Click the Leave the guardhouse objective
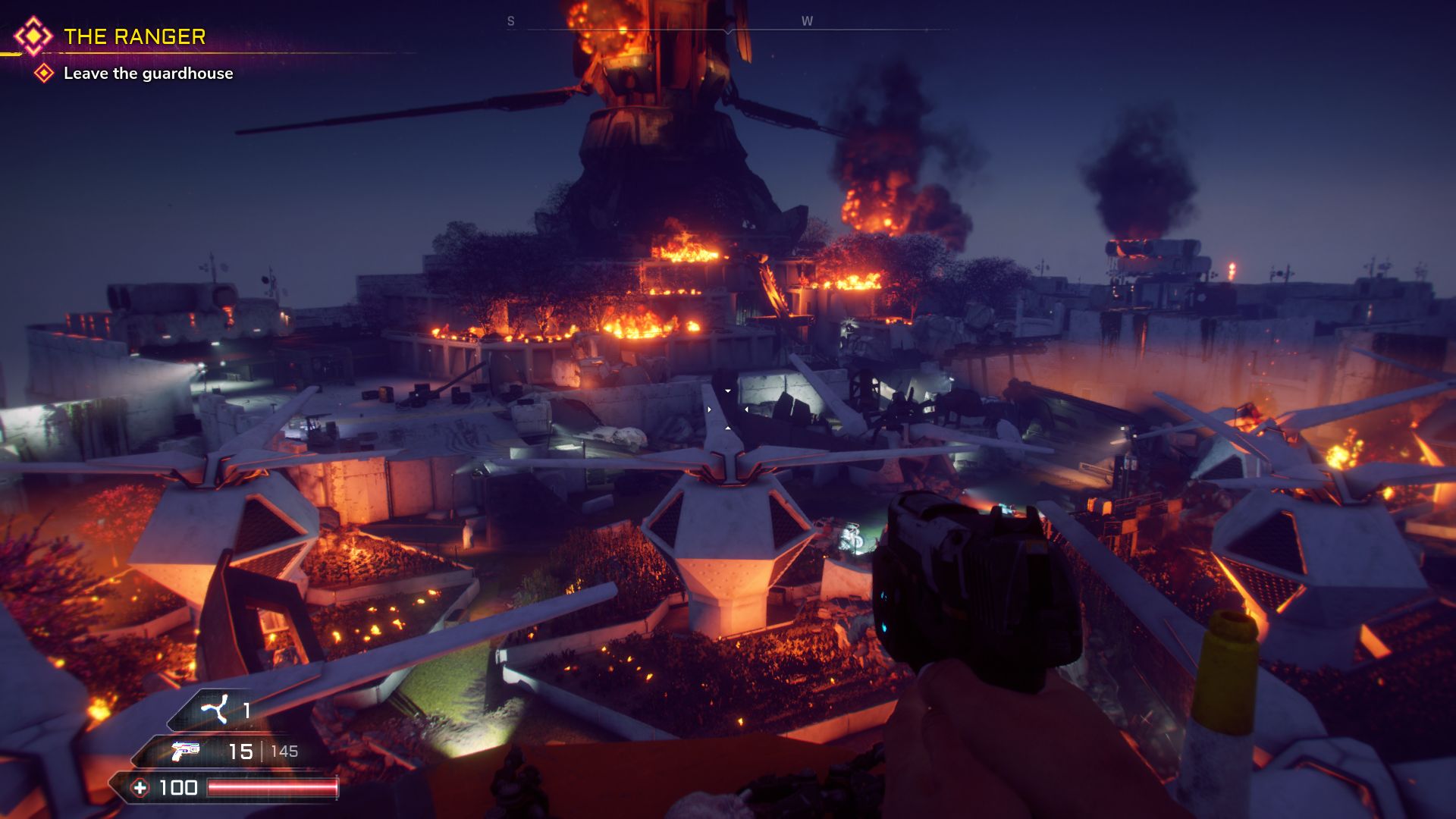 click(148, 74)
